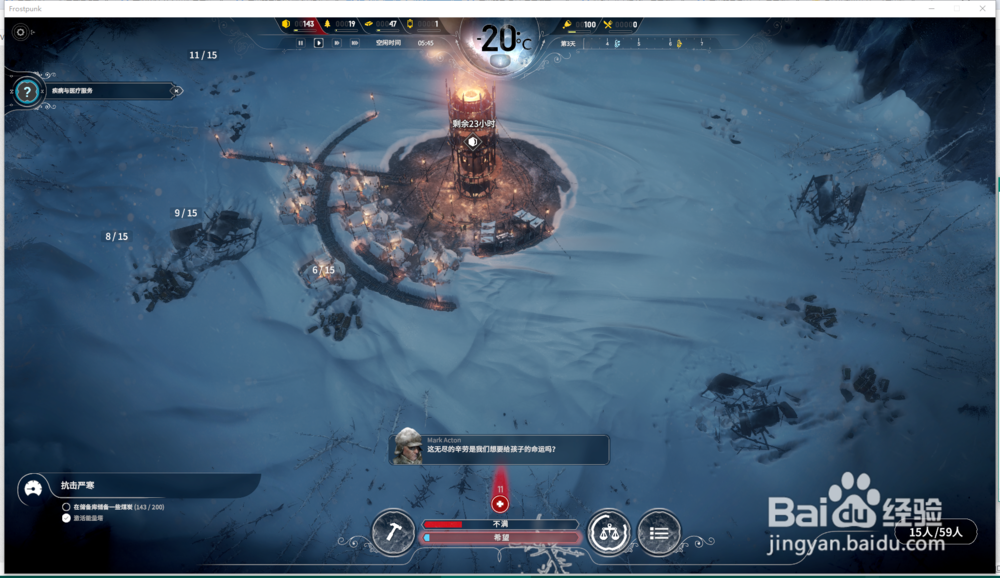Set game to double fast-forward speed
Screen dimensions: 1000x578
(337, 43)
